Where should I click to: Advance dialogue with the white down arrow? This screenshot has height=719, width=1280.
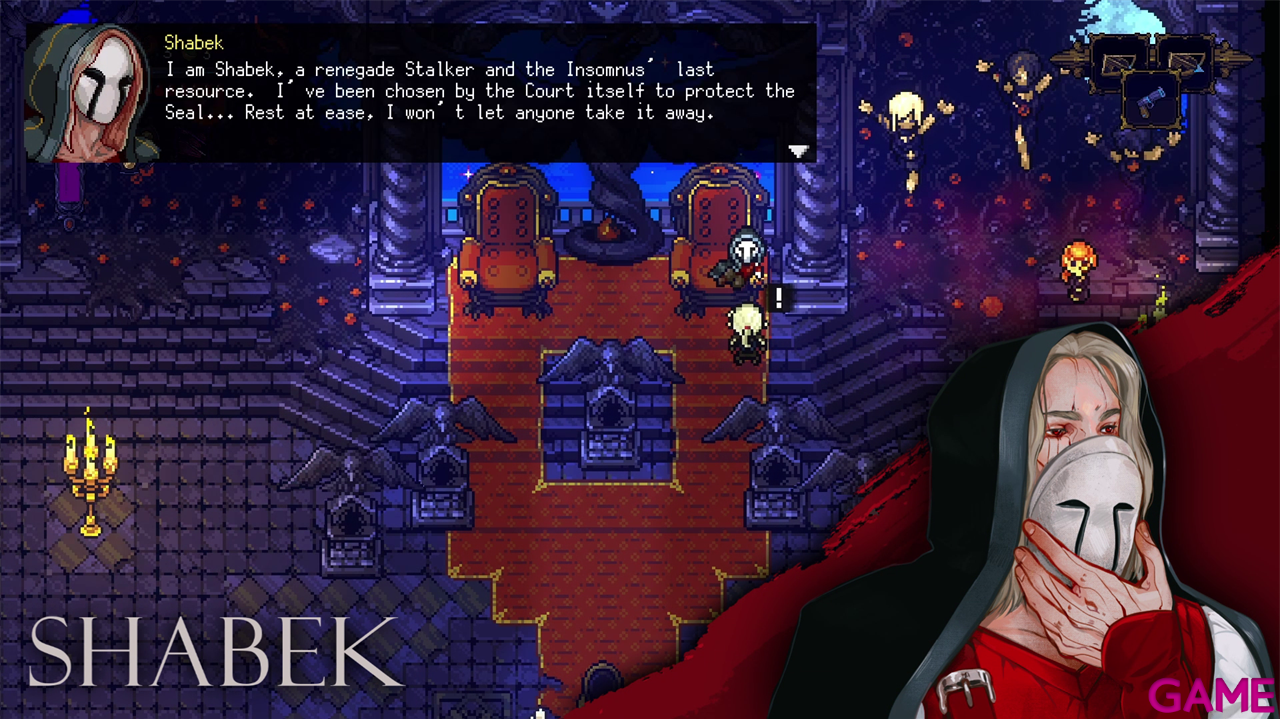click(798, 151)
